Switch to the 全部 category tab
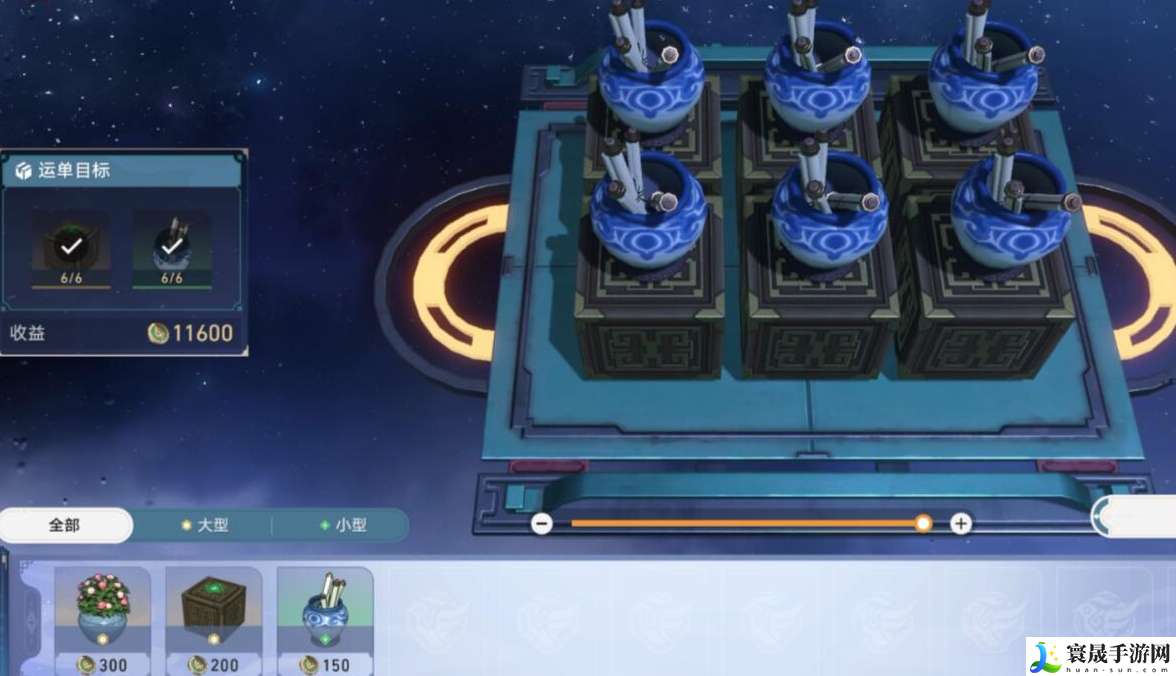 [65, 525]
